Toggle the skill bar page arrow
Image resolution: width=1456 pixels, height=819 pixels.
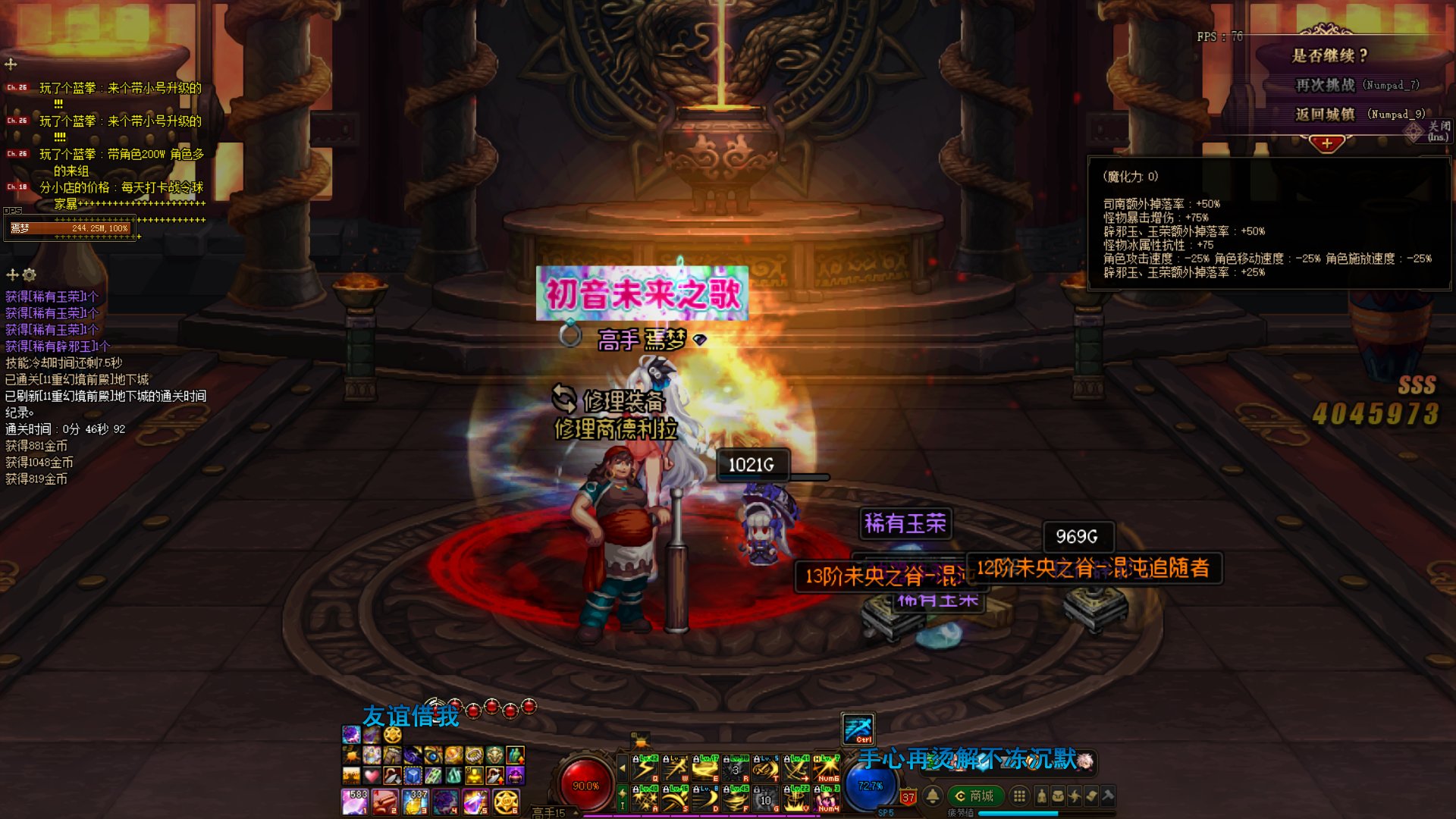[623, 769]
